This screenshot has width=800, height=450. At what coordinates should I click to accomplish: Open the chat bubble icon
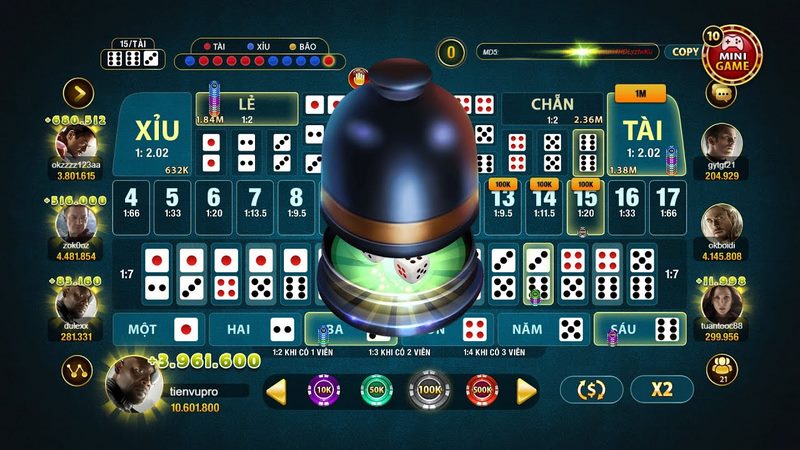click(x=720, y=92)
